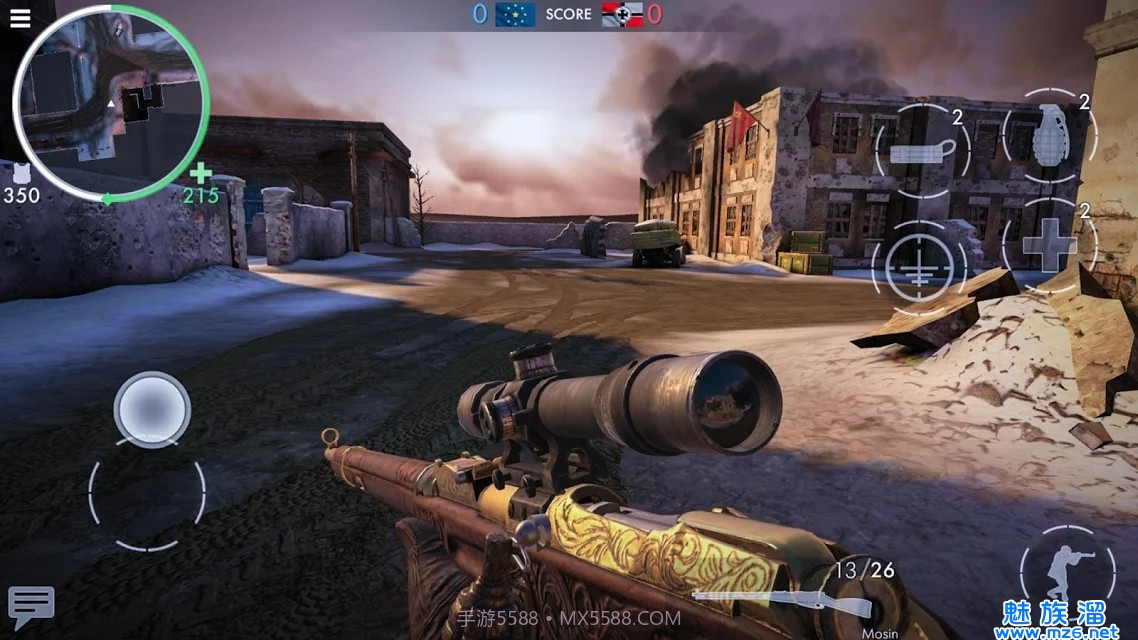This screenshot has height=640, width=1138.
Task: Open the hamburger menu
Action: point(19,18)
